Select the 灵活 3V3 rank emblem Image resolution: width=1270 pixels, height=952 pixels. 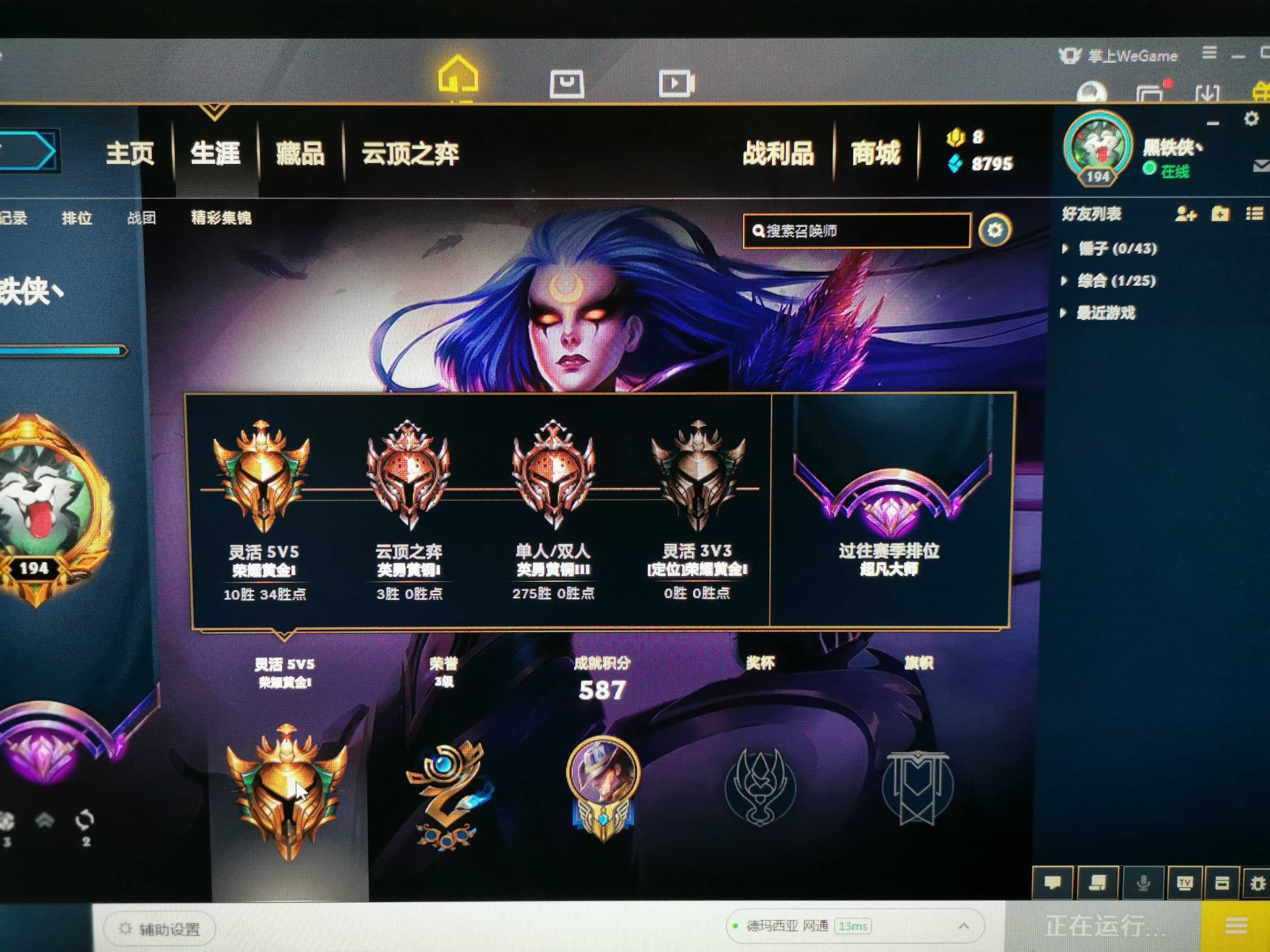[x=698, y=476]
